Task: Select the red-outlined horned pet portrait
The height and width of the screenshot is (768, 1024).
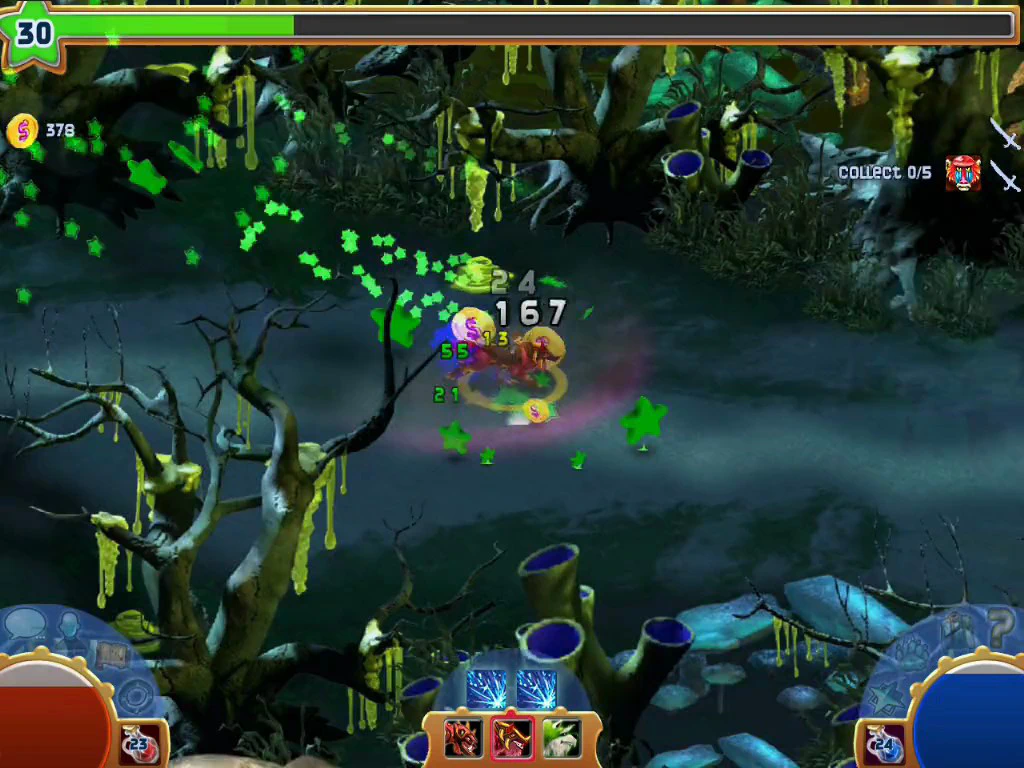Action: [x=512, y=739]
